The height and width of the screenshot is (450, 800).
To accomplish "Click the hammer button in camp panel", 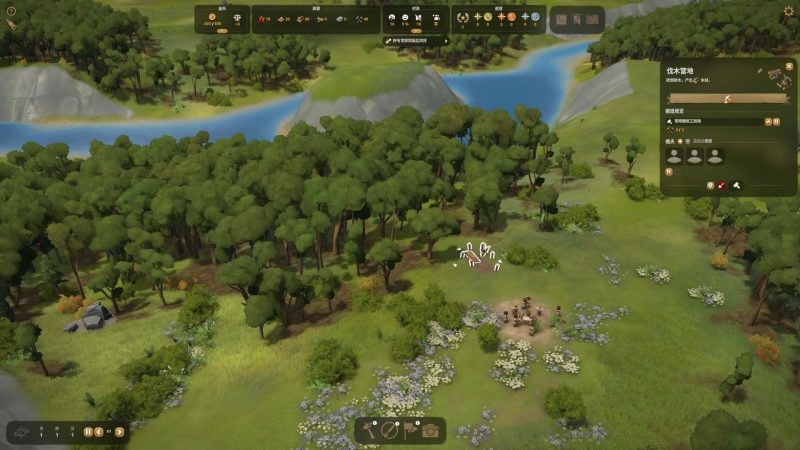I will (x=736, y=185).
